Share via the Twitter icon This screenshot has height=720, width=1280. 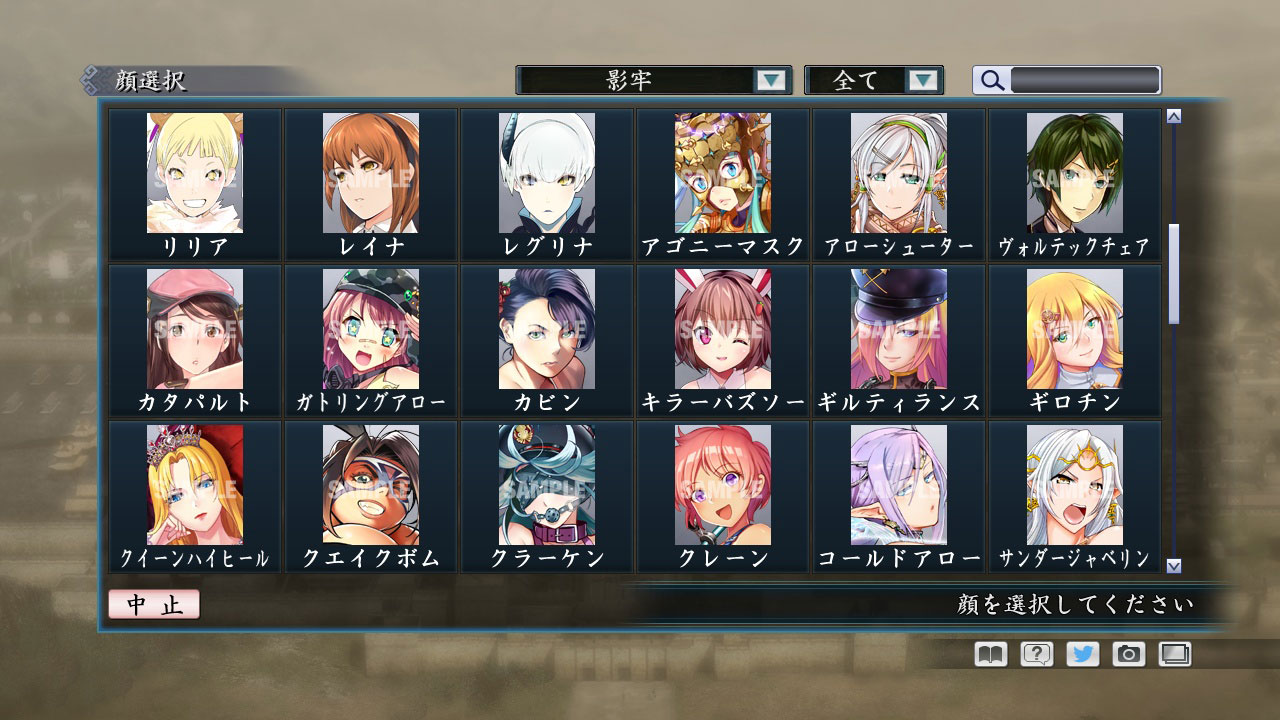coord(1084,654)
